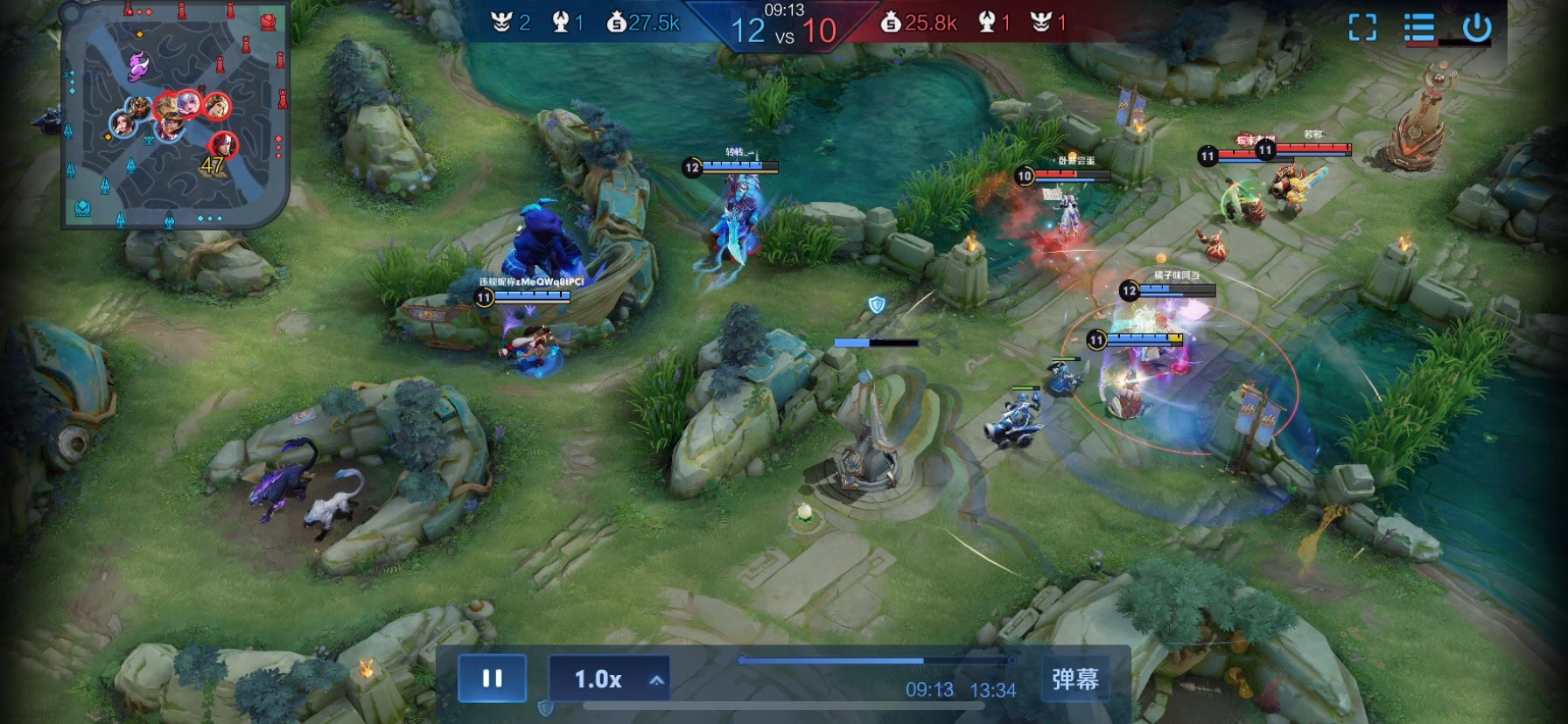This screenshot has height=724, width=1568.
Task: Toggle the 弹幕 bullet comments button
Action: click(x=1074, y=679)
